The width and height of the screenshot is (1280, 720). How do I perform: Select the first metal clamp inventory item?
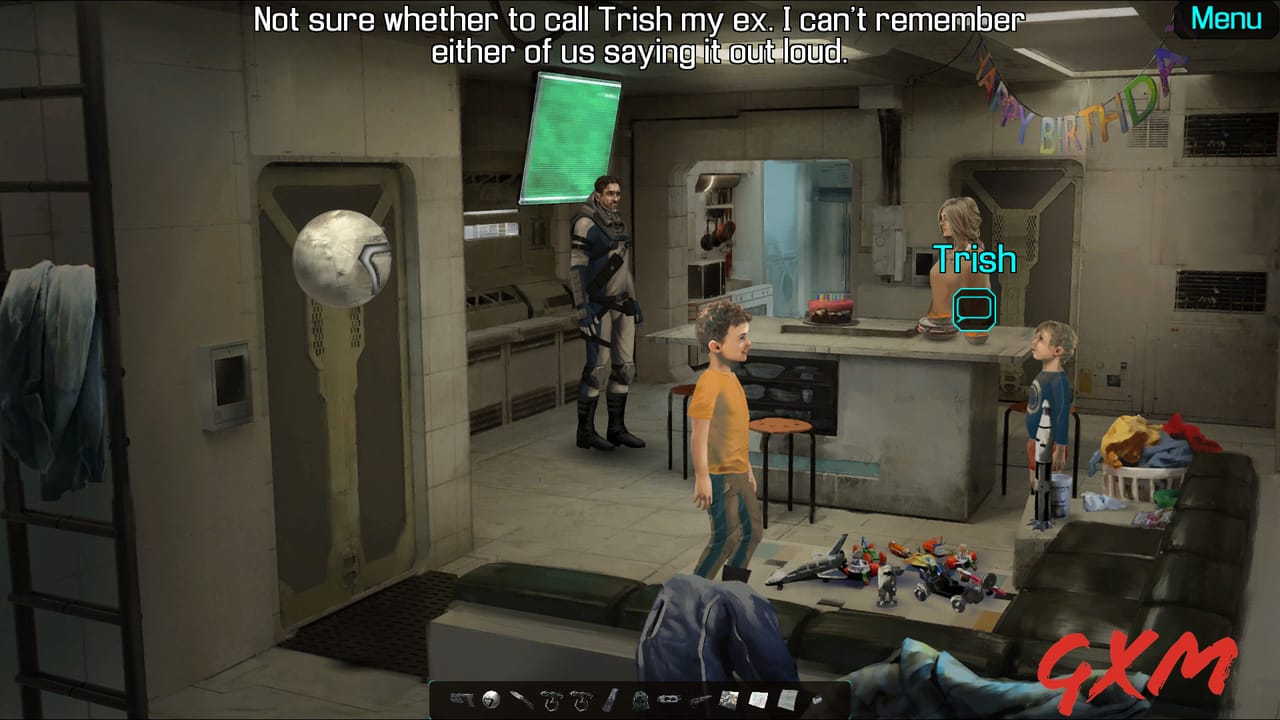click(551, 700)
